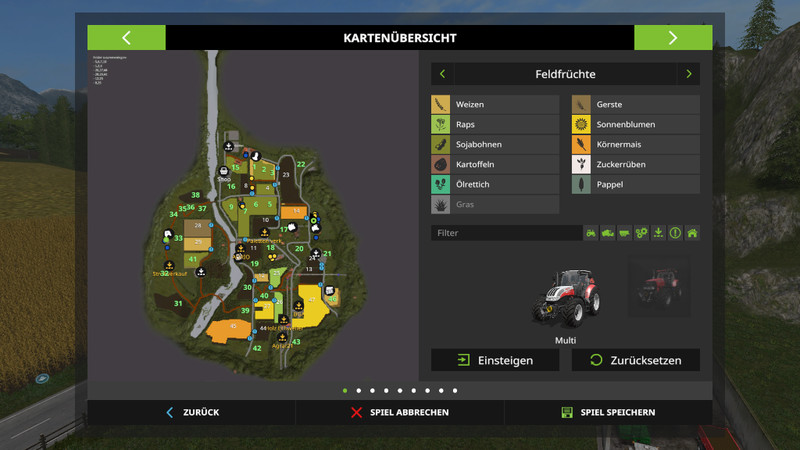The image size is (800, 450).
Task: Switch Feldfrüchte category to the previous one
Action: click(443, 74)
